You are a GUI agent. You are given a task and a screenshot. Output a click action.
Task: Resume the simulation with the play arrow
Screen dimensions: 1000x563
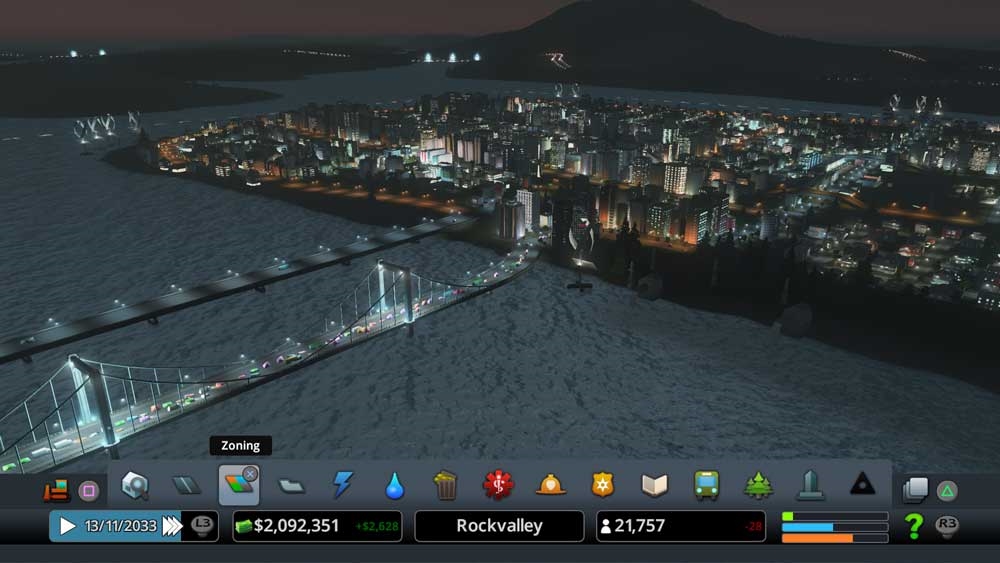[x=67, y=526]
